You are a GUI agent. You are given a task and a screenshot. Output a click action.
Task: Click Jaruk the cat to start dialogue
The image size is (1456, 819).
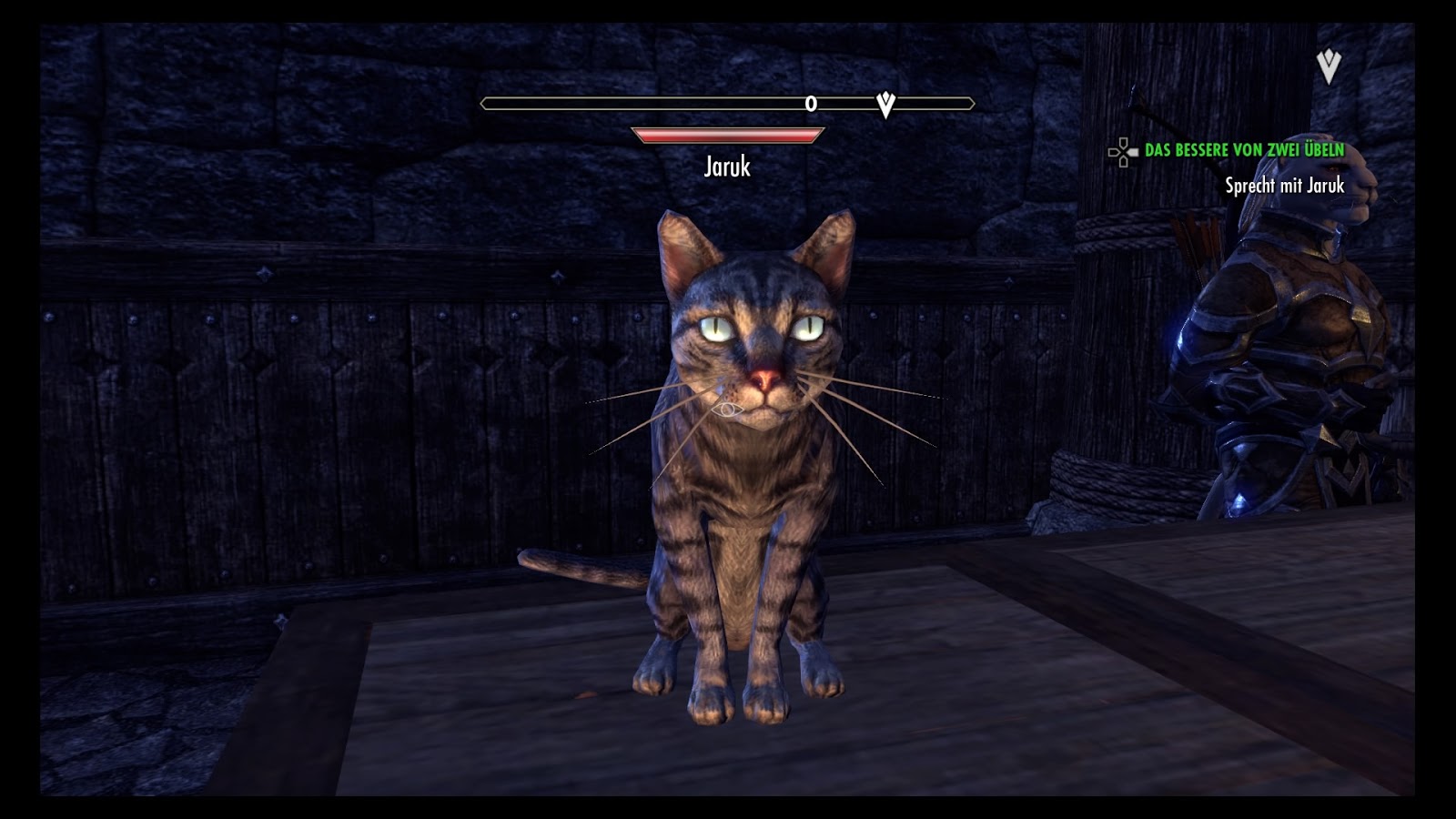click(746, 455)
